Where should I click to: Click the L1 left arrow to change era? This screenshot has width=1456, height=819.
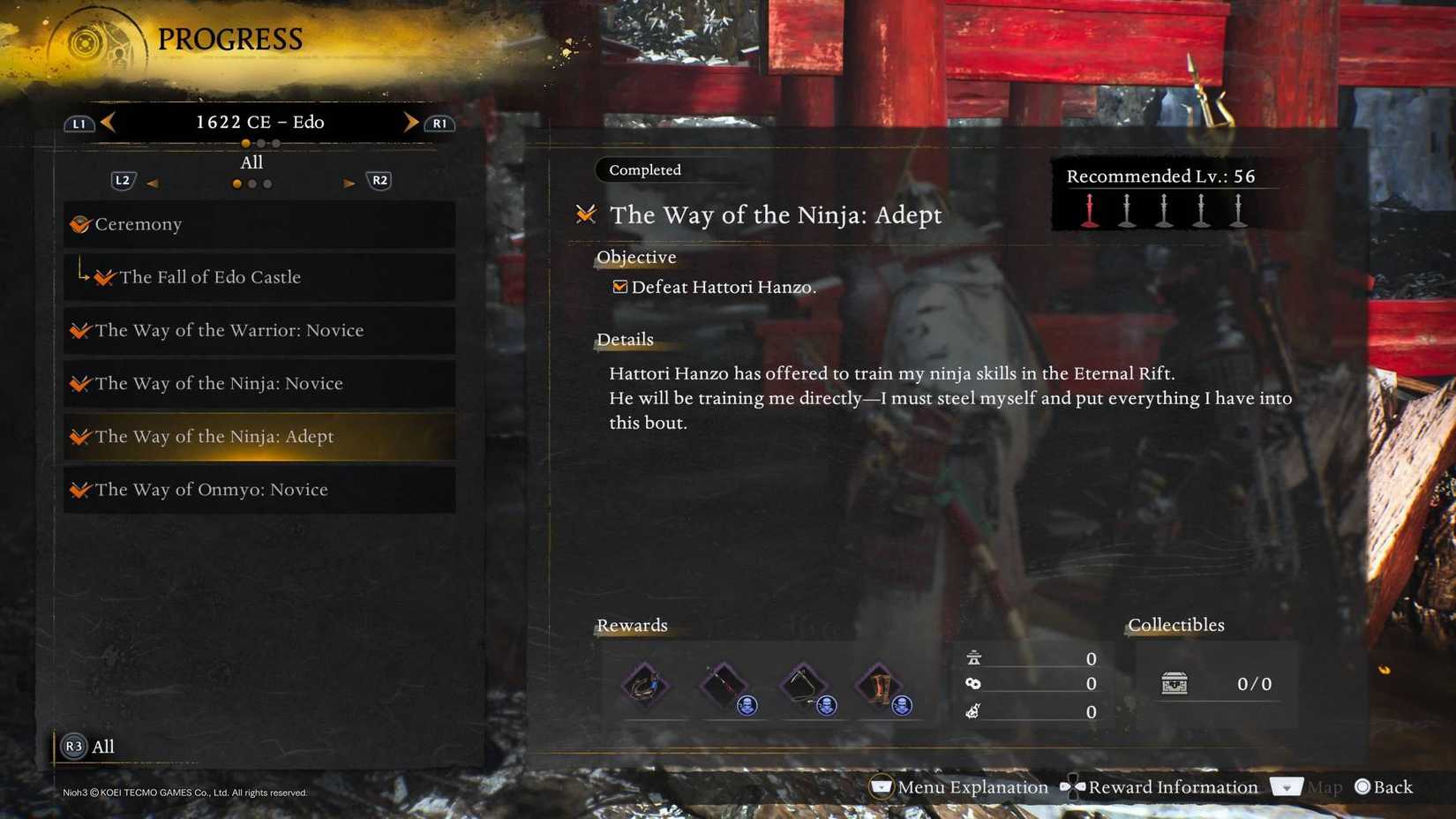pyautogui.click(x=108, y=123)
